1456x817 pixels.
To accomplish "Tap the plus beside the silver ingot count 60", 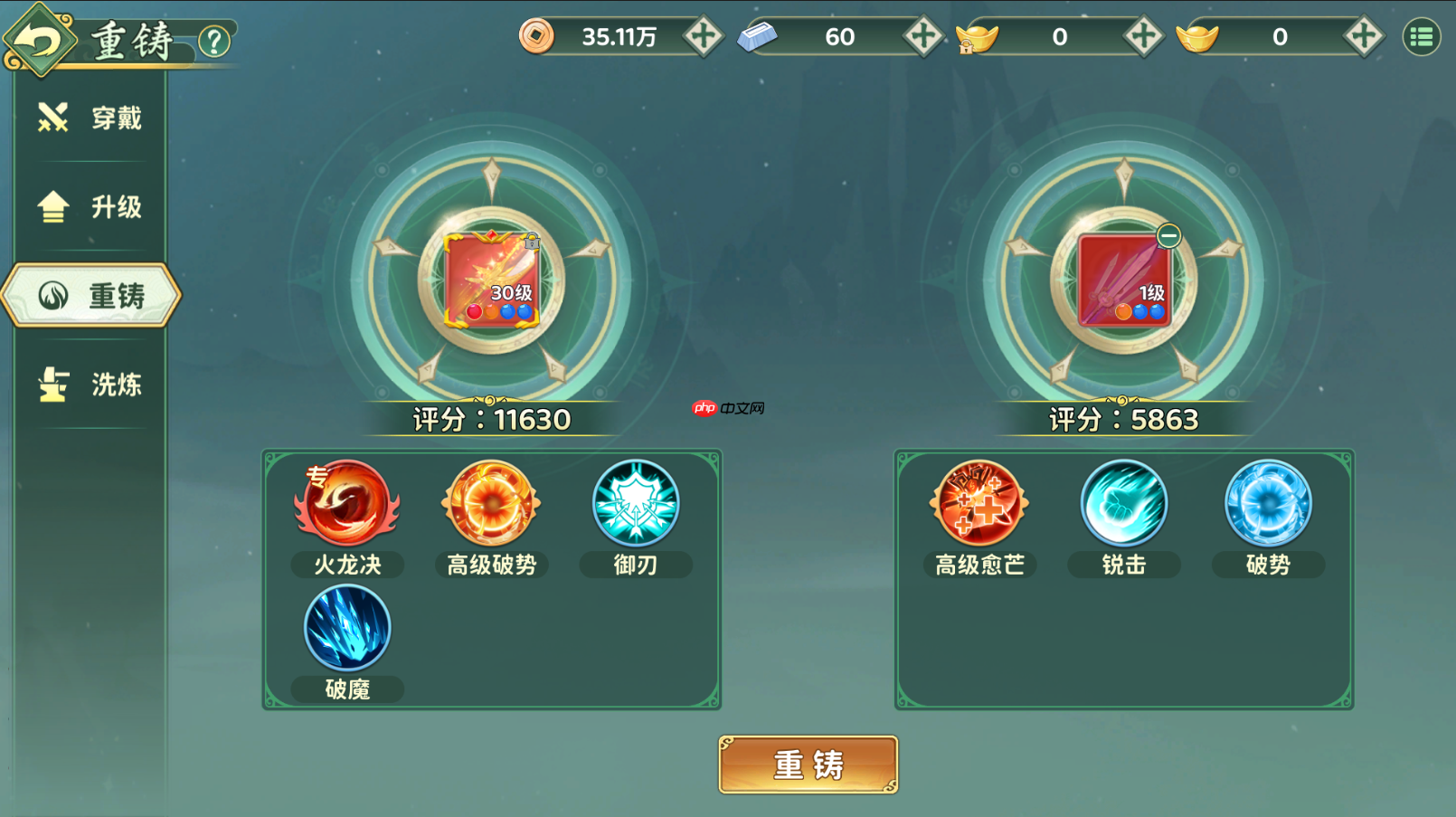I will [924, 38].
